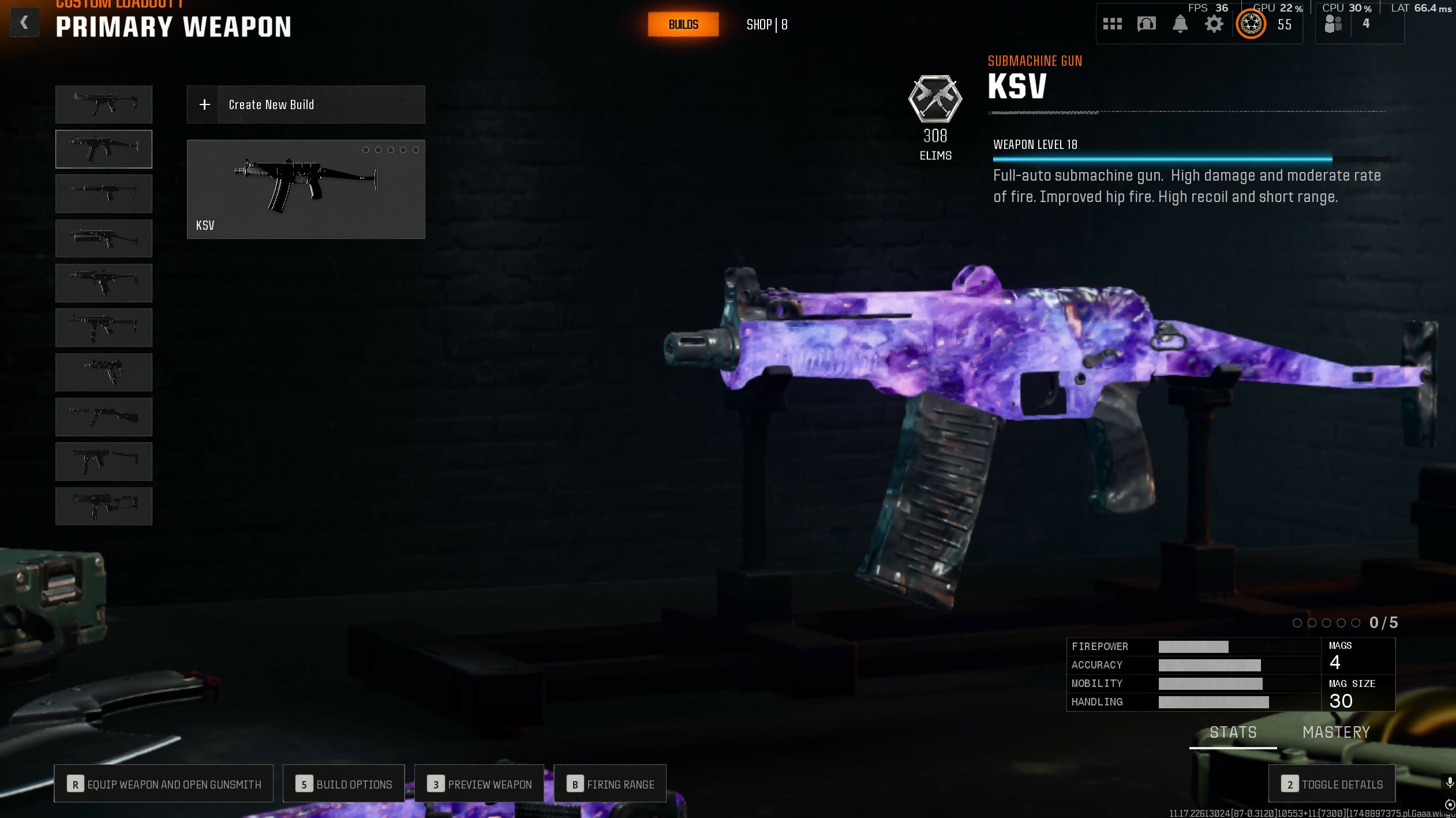The image size is (1456, 818).
Task: Open the grid menu icon
Action: pyautogui.click(x=1112, y=24)
